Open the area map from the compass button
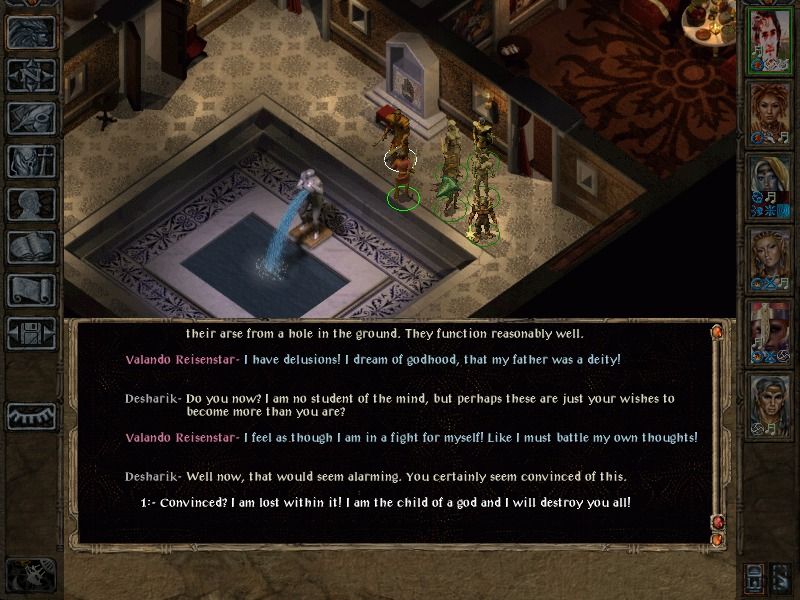Image resolution: width=800 pixels, height=600 pixels. coord(31,75)
